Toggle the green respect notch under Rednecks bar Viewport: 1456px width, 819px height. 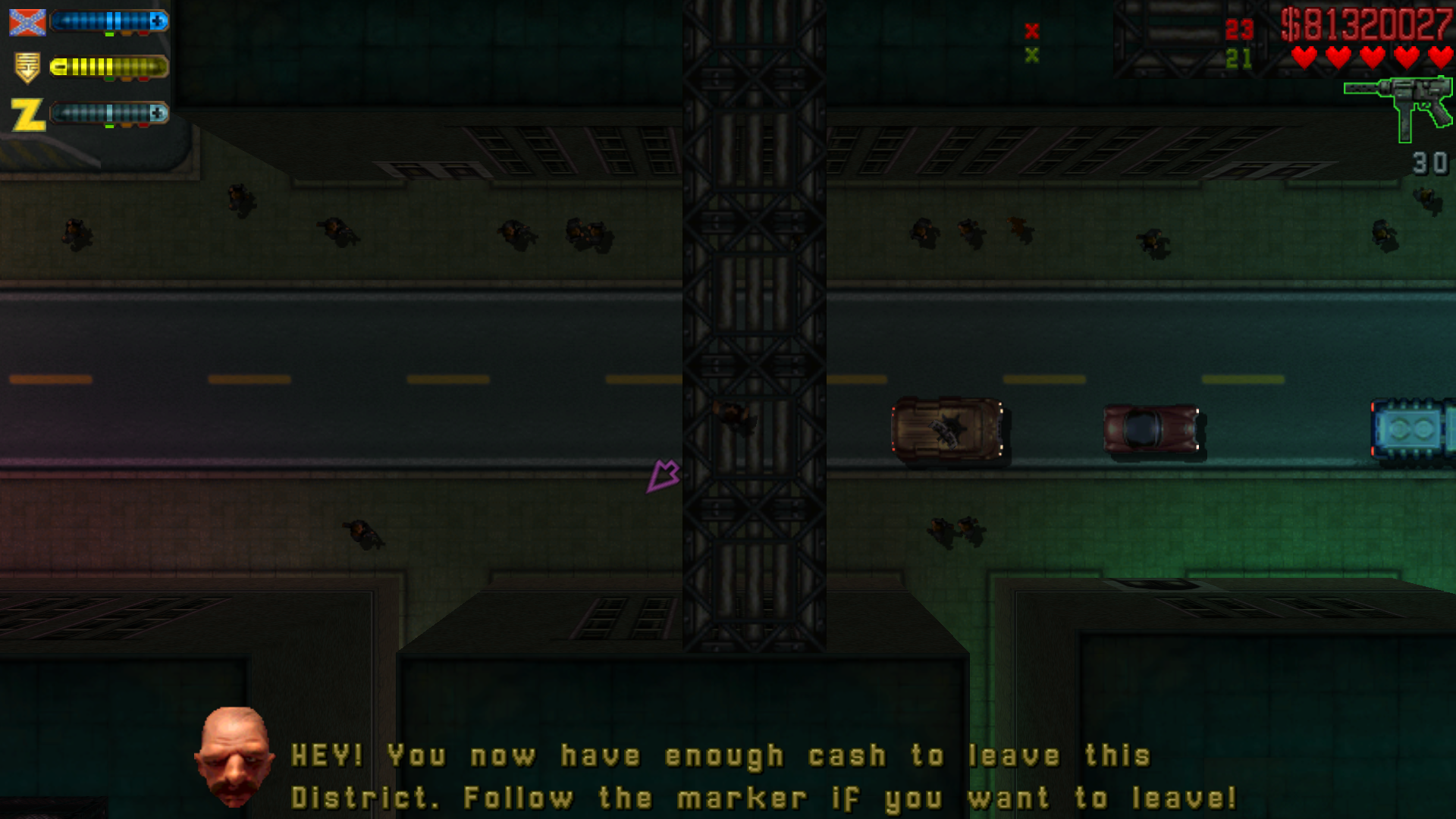pos(109,34)
